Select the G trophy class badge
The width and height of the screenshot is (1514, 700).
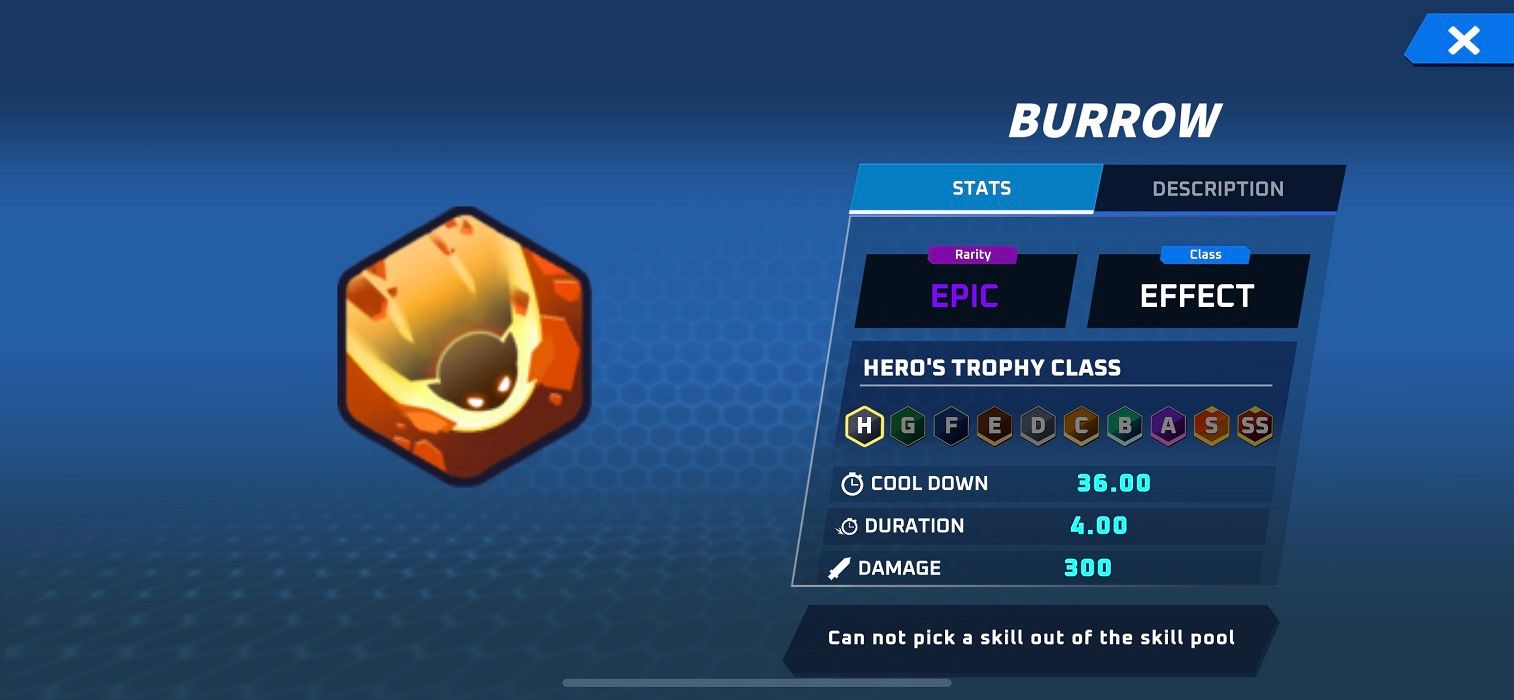(x=908, y=427)
